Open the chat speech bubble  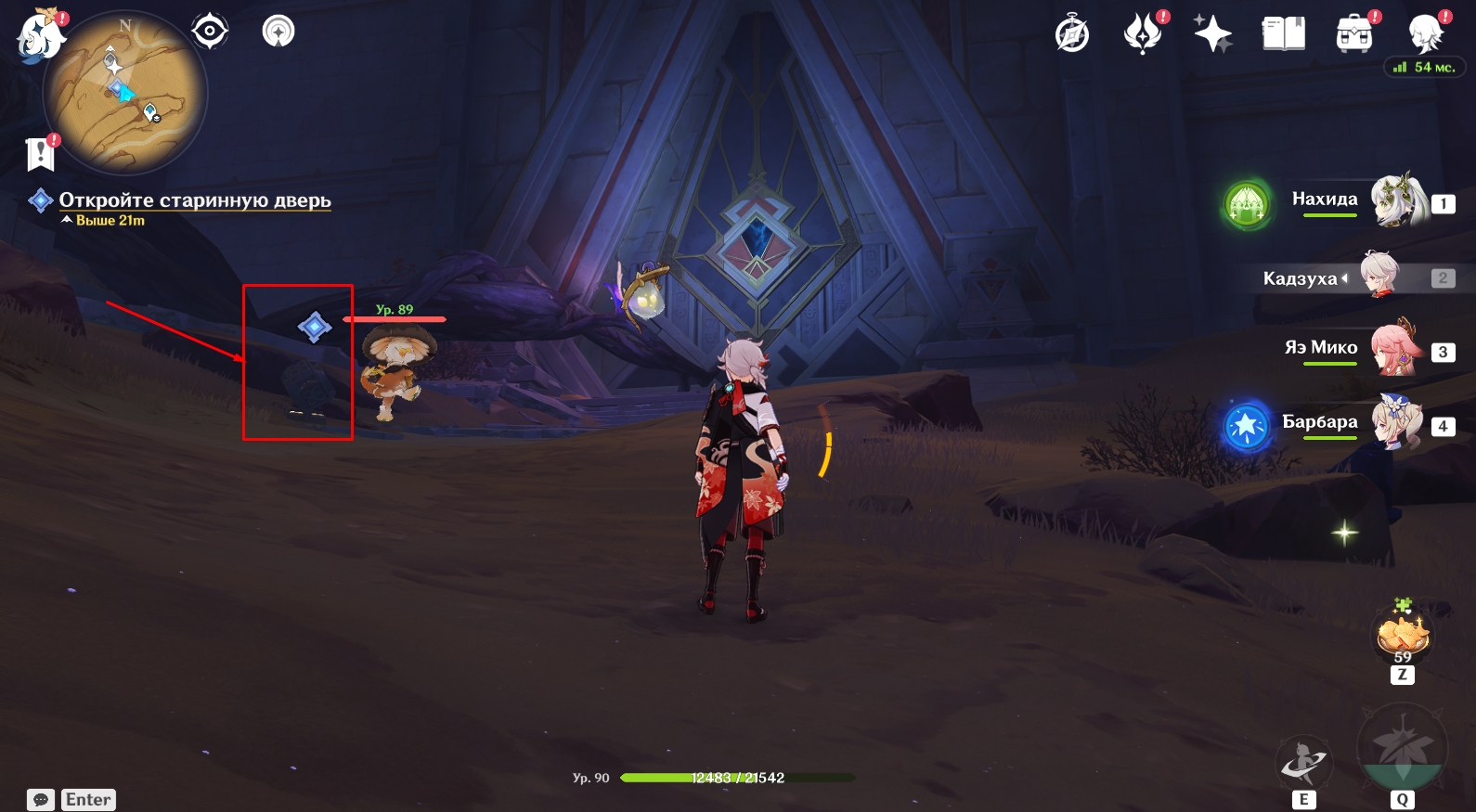pyautogui.click(x=41, y=800)
